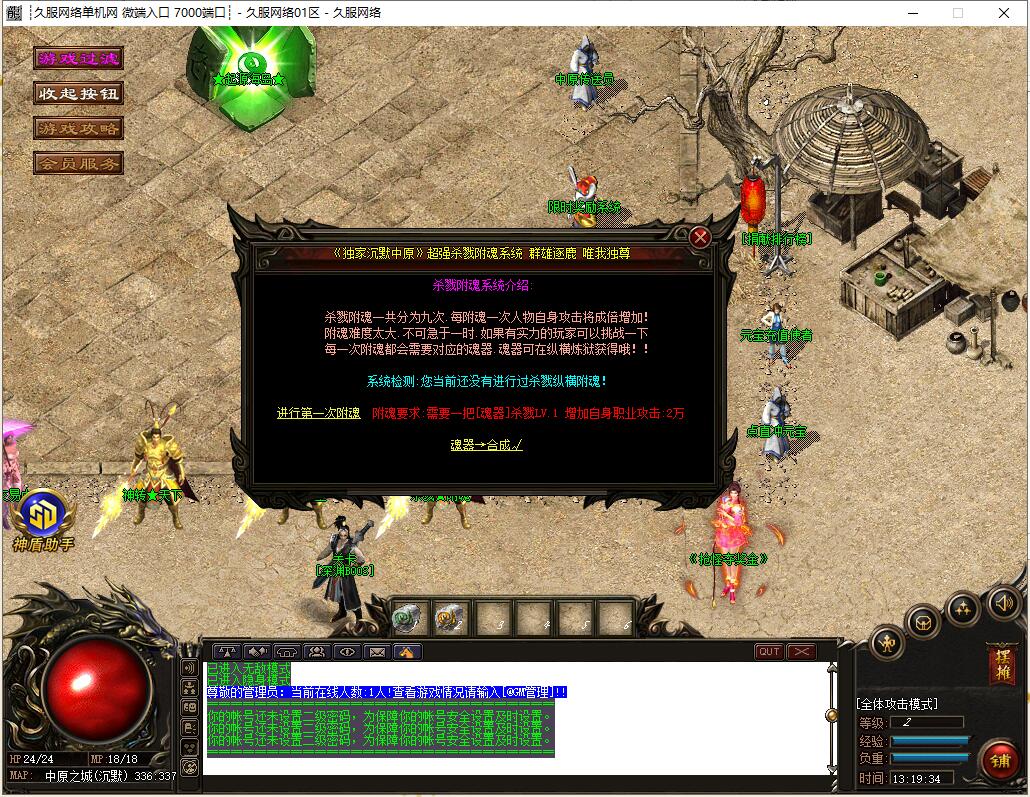1030x797 pixels.
Task: Open the envelope mail button above chat
Action: 377,652
